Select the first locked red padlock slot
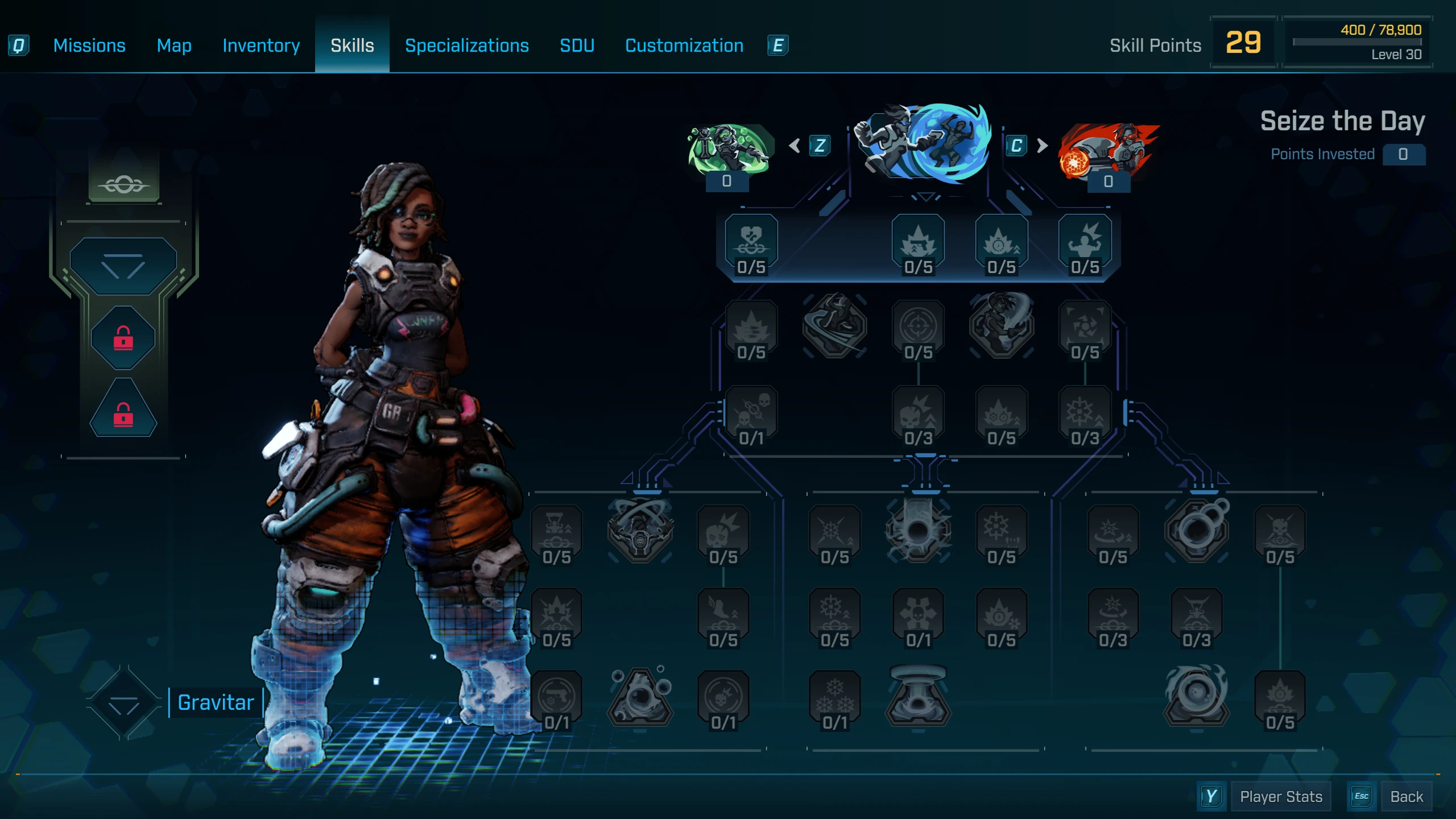This screenshot has height=819, width=1456. click(123, 338)
